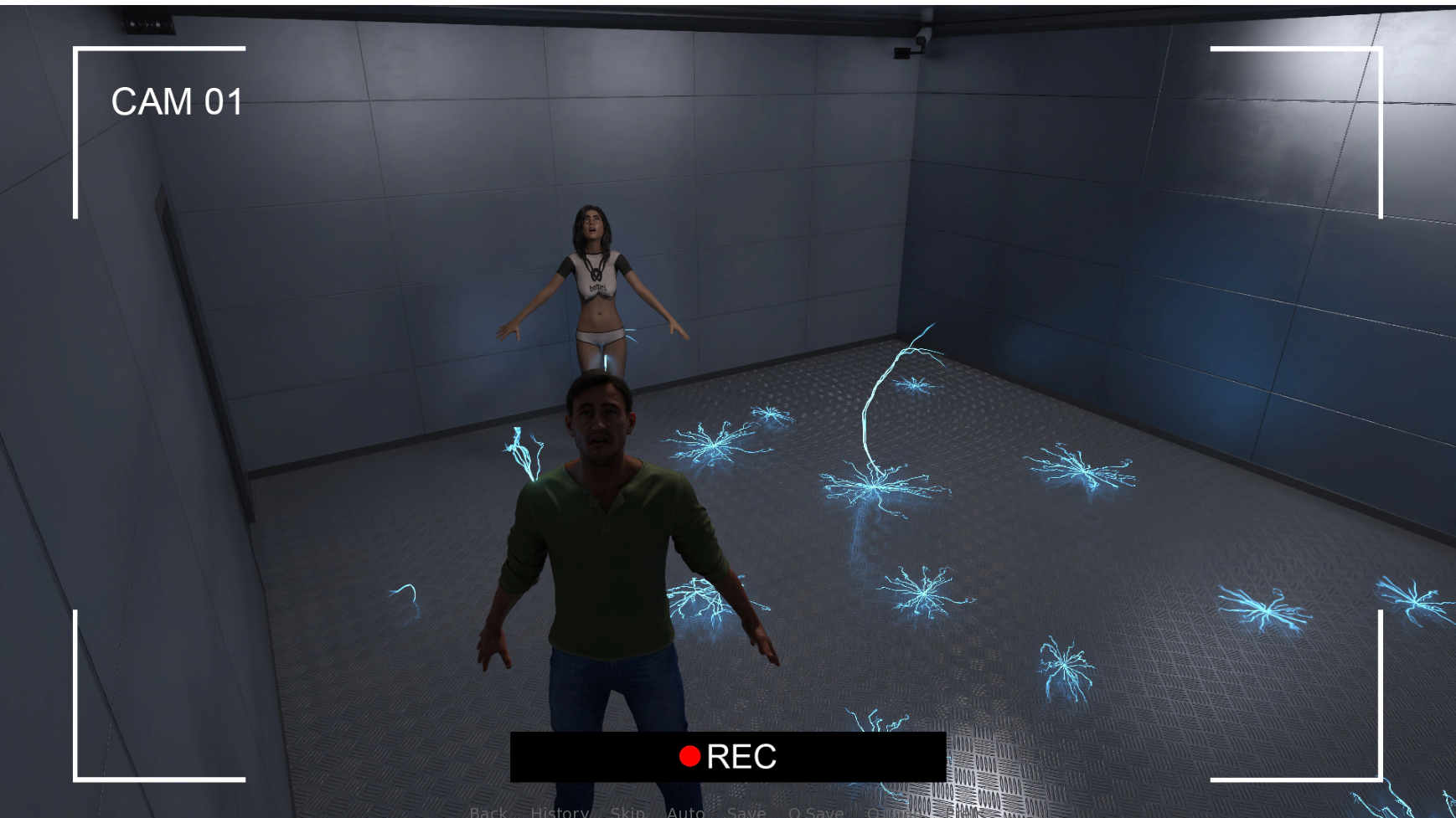Toggle Skip mode in quick menu
The image size is (1456, 818).
pyautogui.click(x=627, y=812)
